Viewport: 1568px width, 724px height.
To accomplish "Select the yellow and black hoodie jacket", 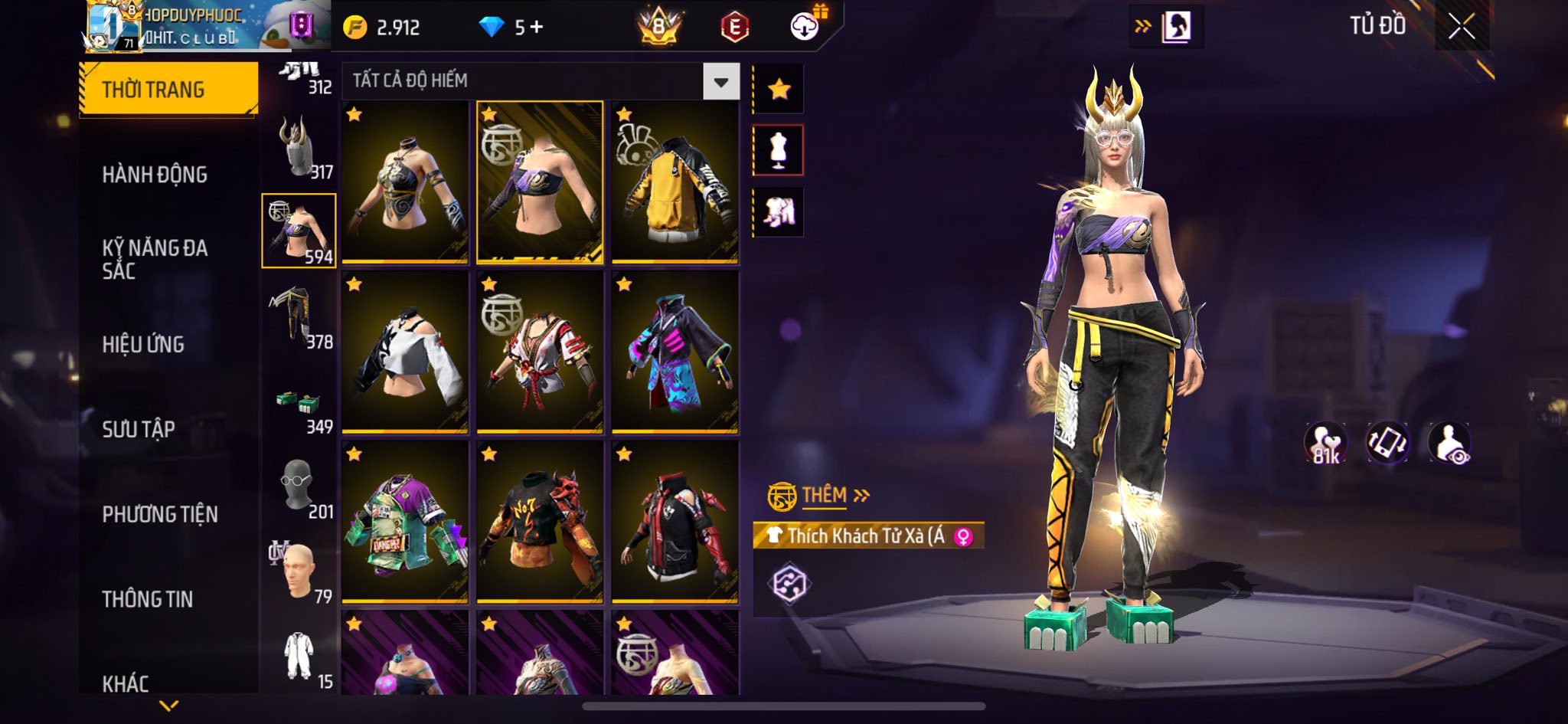I will point(675,182).
